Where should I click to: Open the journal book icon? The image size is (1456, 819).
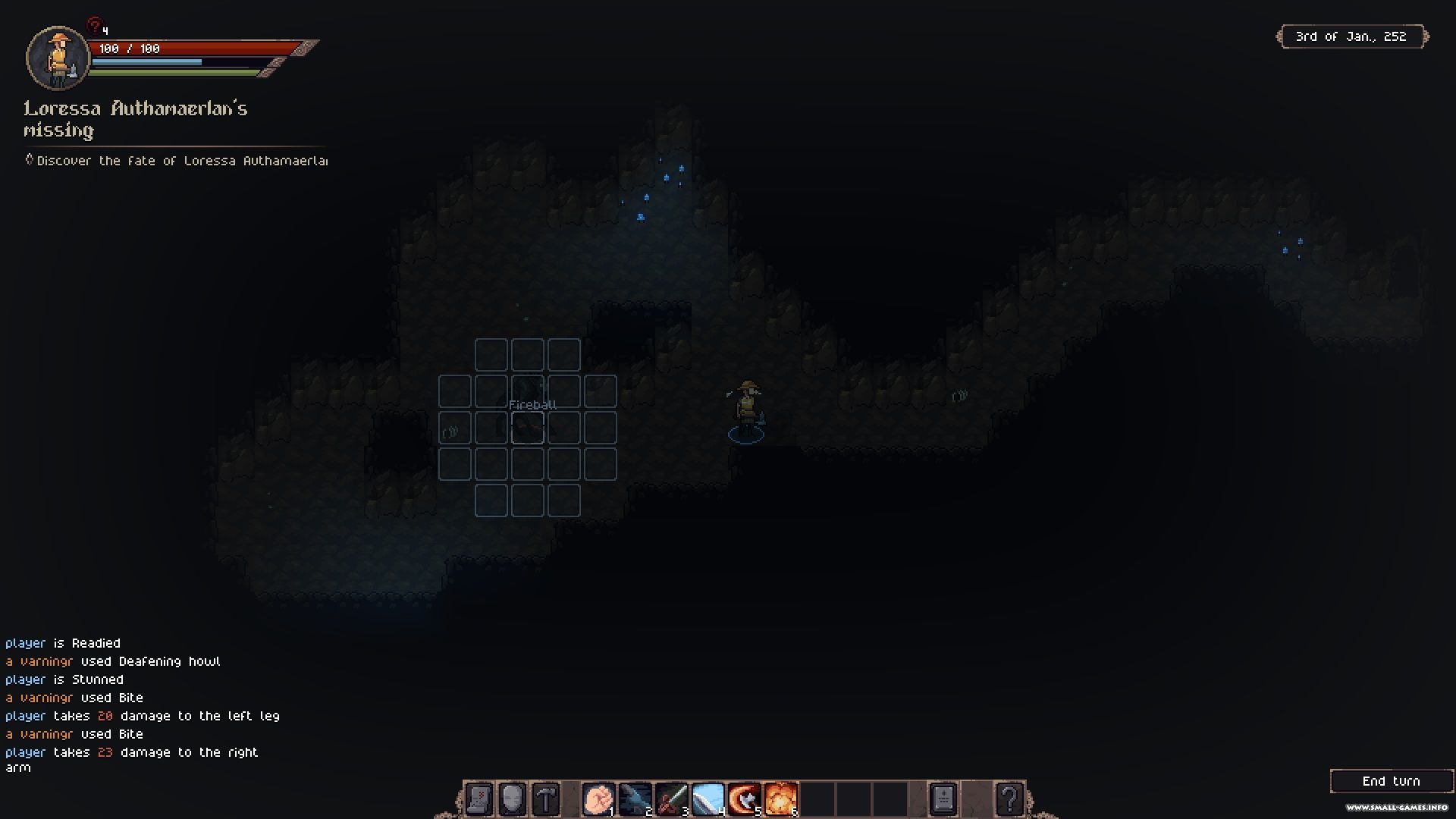943,799
